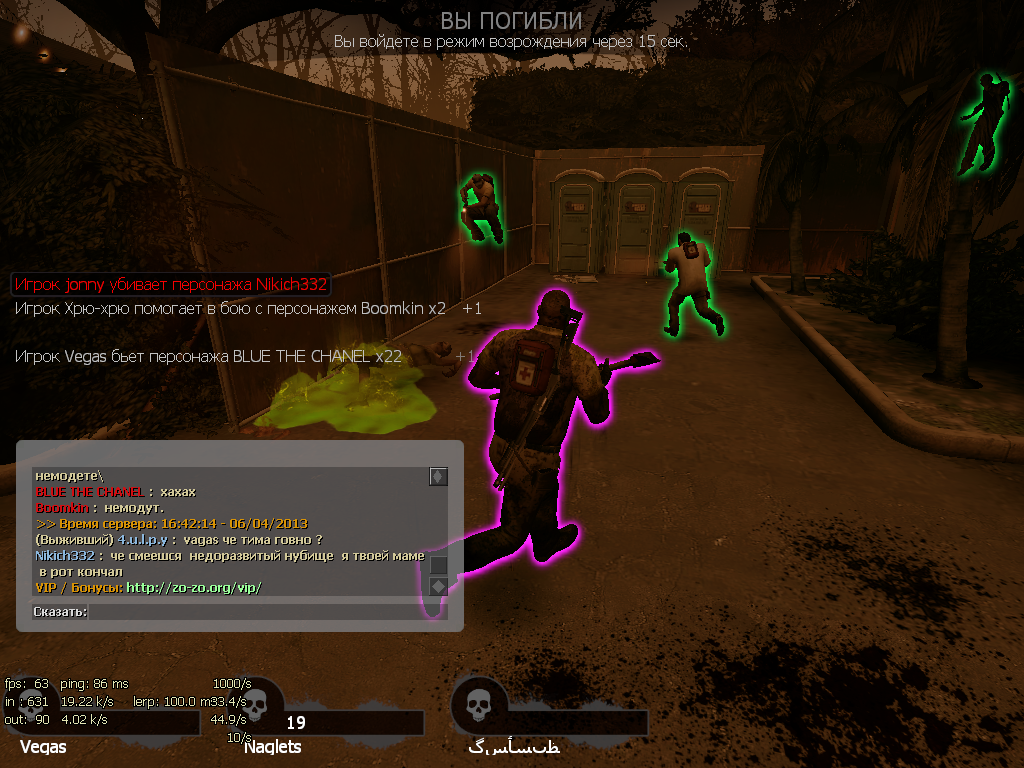Select the Arabic-named teammate skull portrait
The height and width of the screenshot is (768, 1024).
coord(475,705)
